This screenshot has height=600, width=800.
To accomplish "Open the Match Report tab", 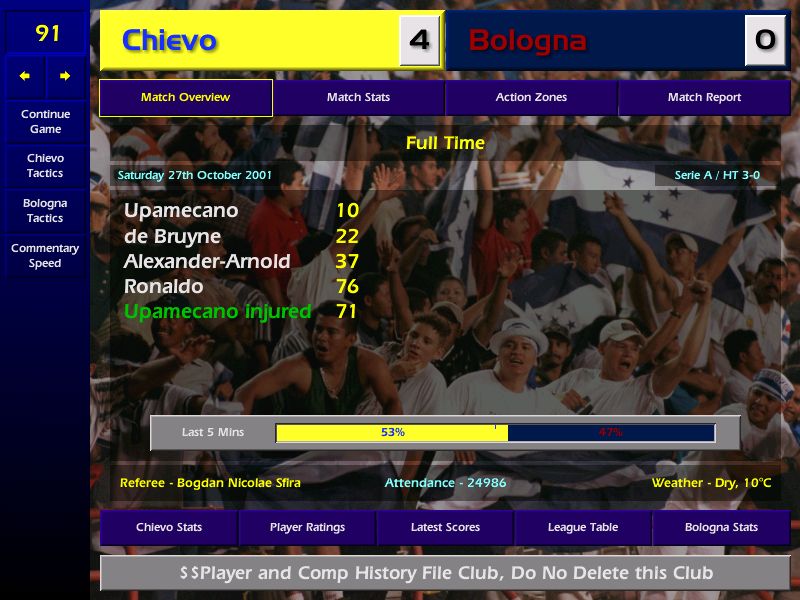I will coord(704,98).
